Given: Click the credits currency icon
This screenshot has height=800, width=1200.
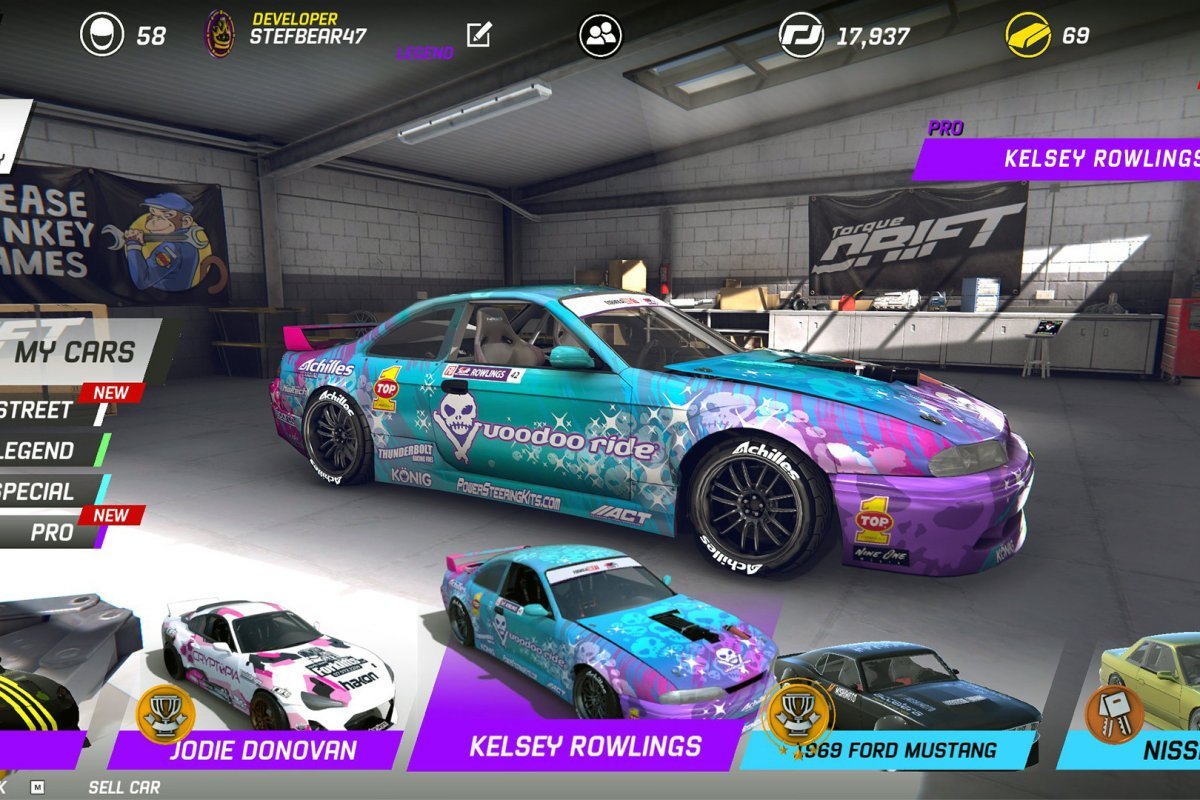Looking at the screenshot, I should pos(801,36).
